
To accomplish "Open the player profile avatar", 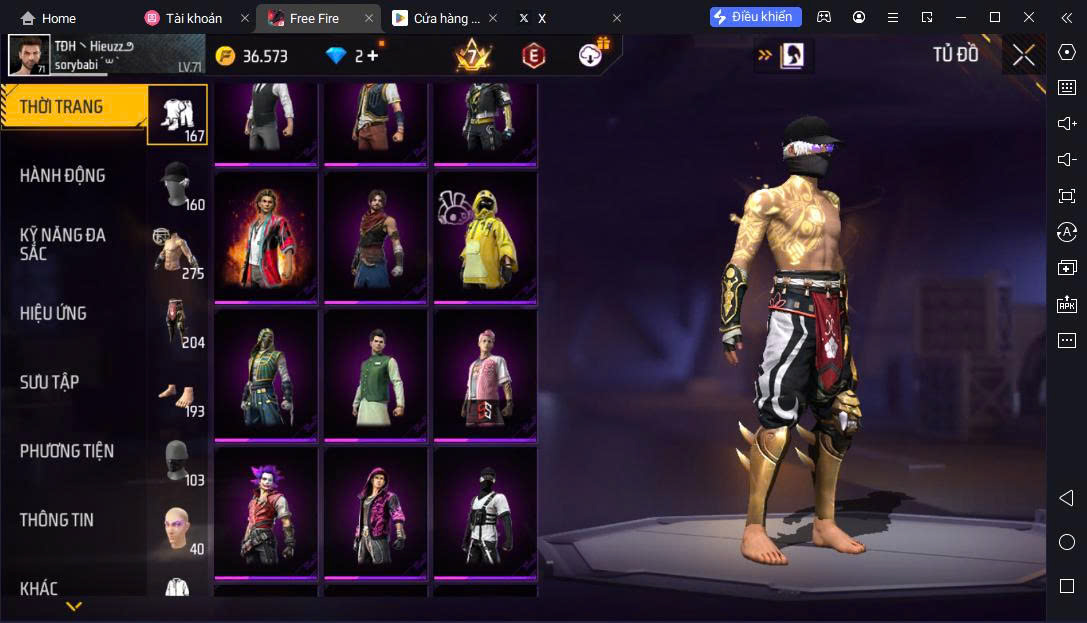I will tap(29, 55).
